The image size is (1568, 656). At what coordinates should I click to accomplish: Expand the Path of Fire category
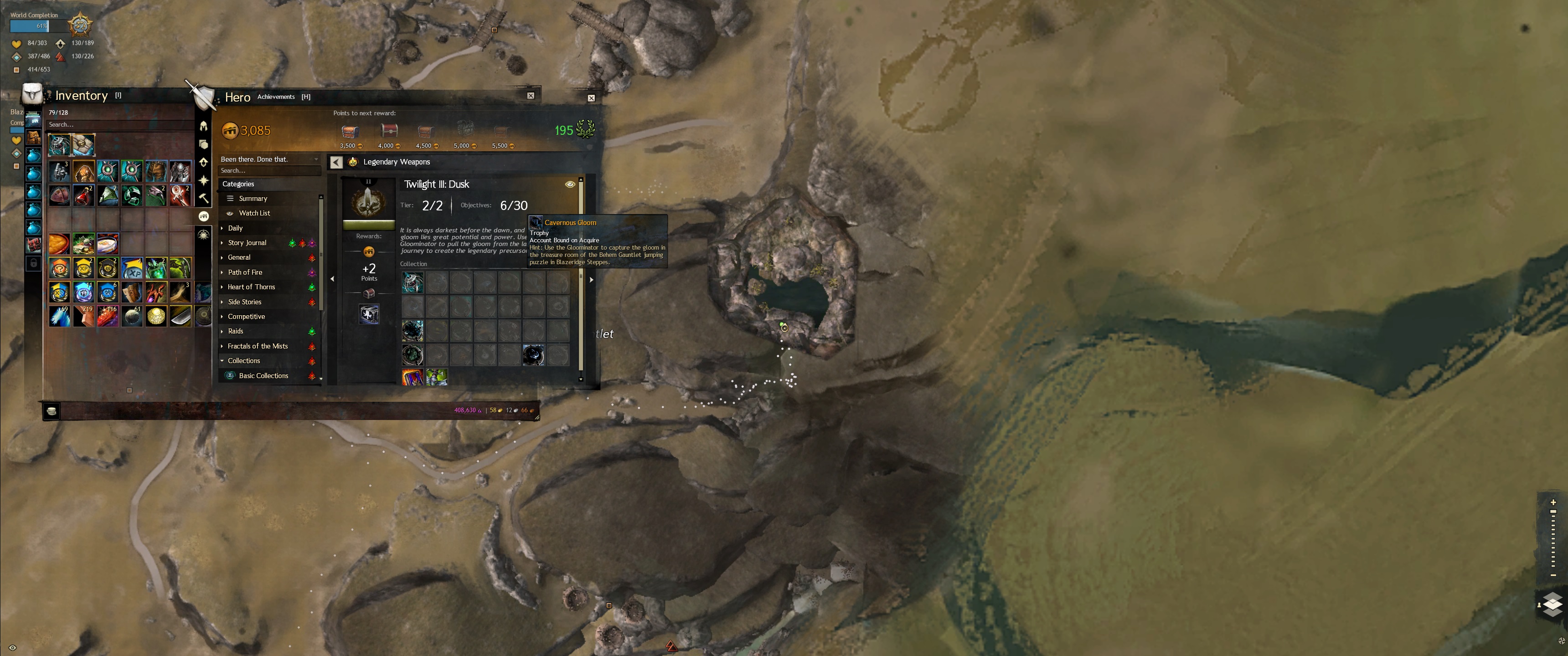[245, 272]
